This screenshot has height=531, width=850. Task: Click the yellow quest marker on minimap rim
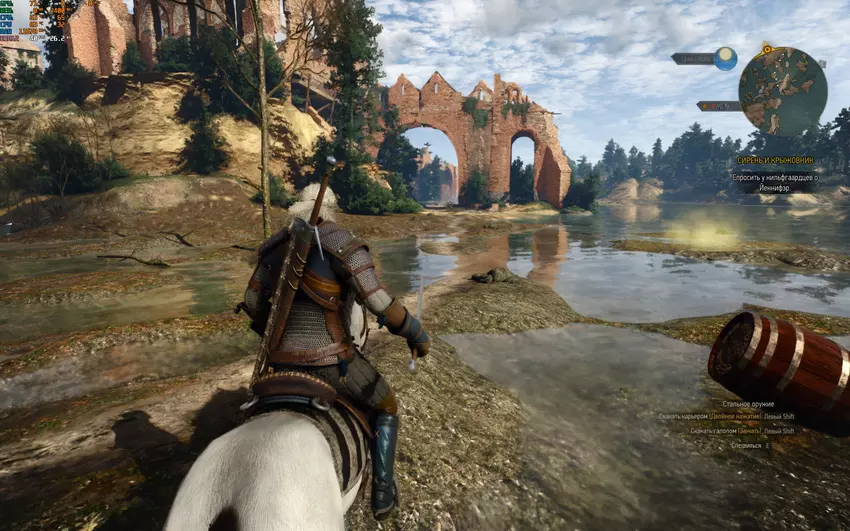coord(767,48)
